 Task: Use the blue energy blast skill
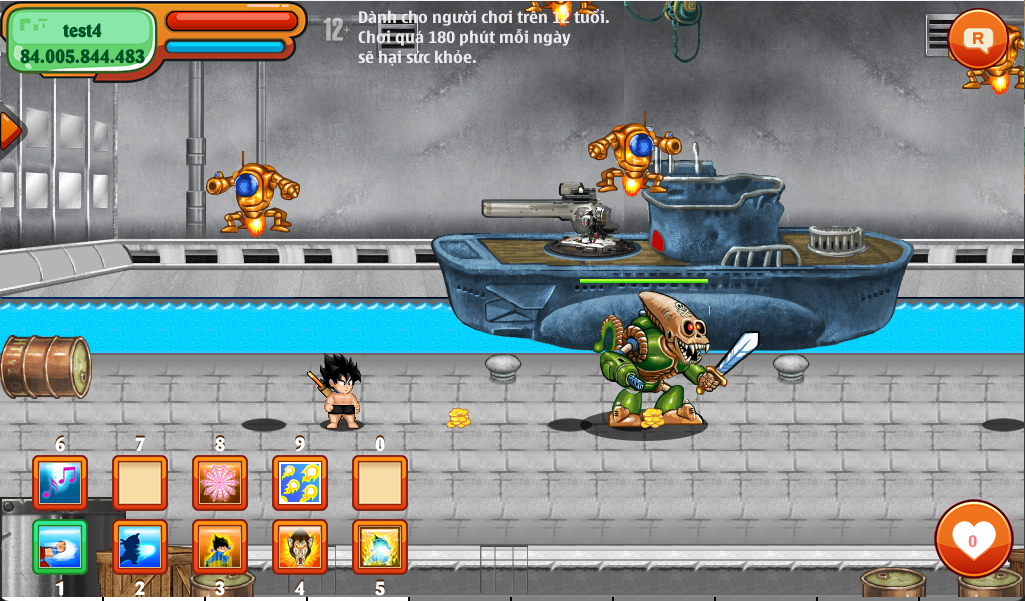[x=140, y=547]
